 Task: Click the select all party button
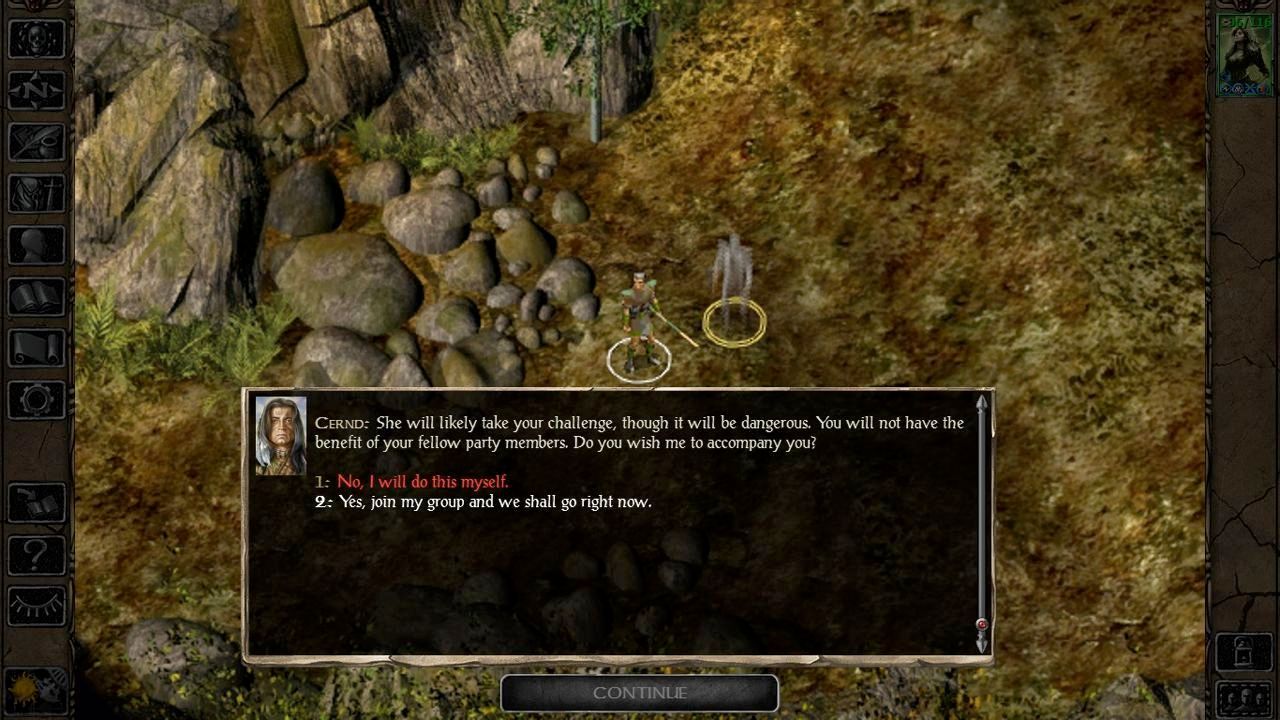coord(1244,697)
